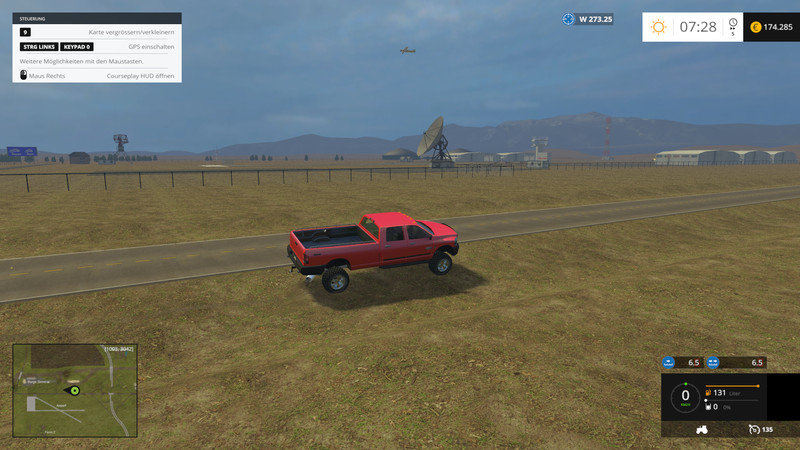Click the minimap in the corner
The width and height of the screenshot is (800, 450).
coord(74,390)
